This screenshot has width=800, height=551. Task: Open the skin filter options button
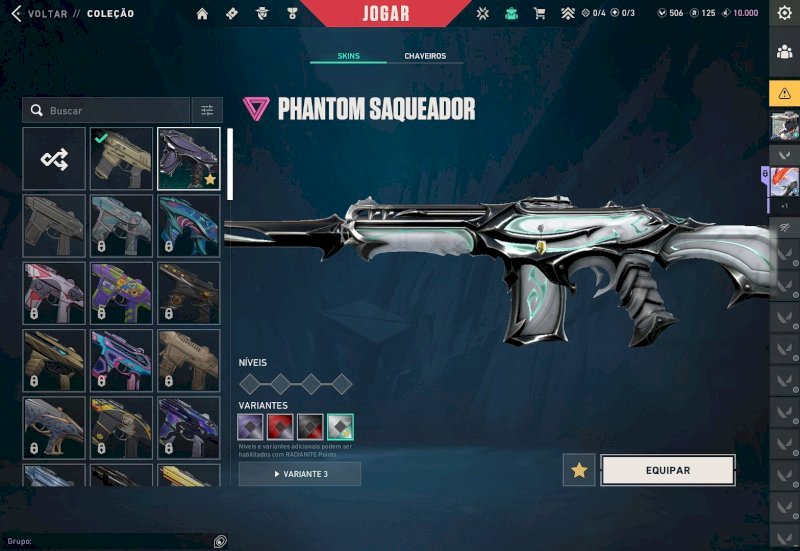click(x=206, y=110)
